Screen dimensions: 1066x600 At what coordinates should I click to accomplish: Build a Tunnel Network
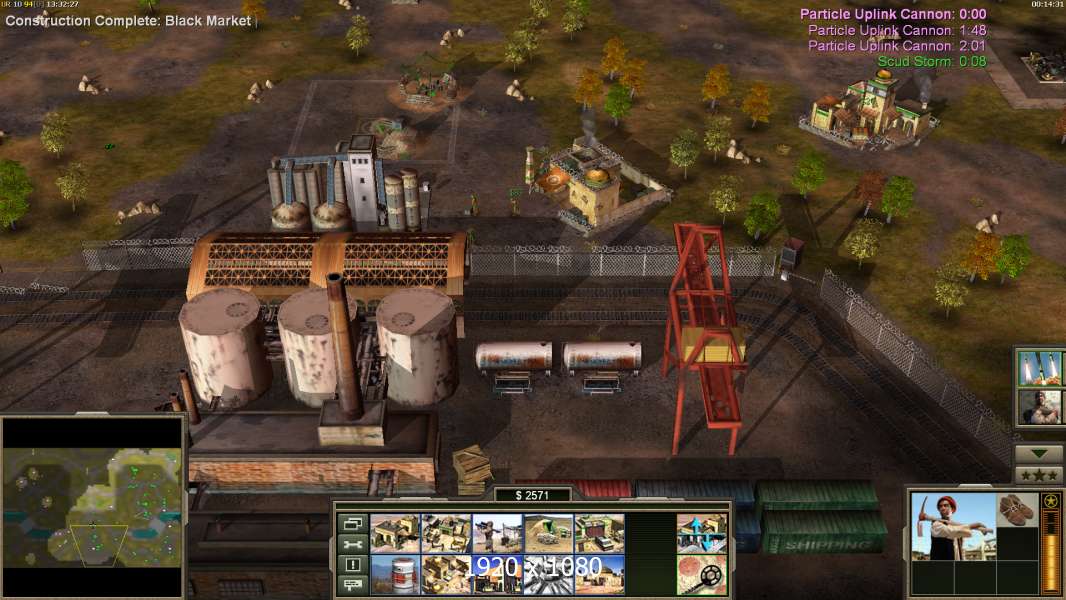548,534
